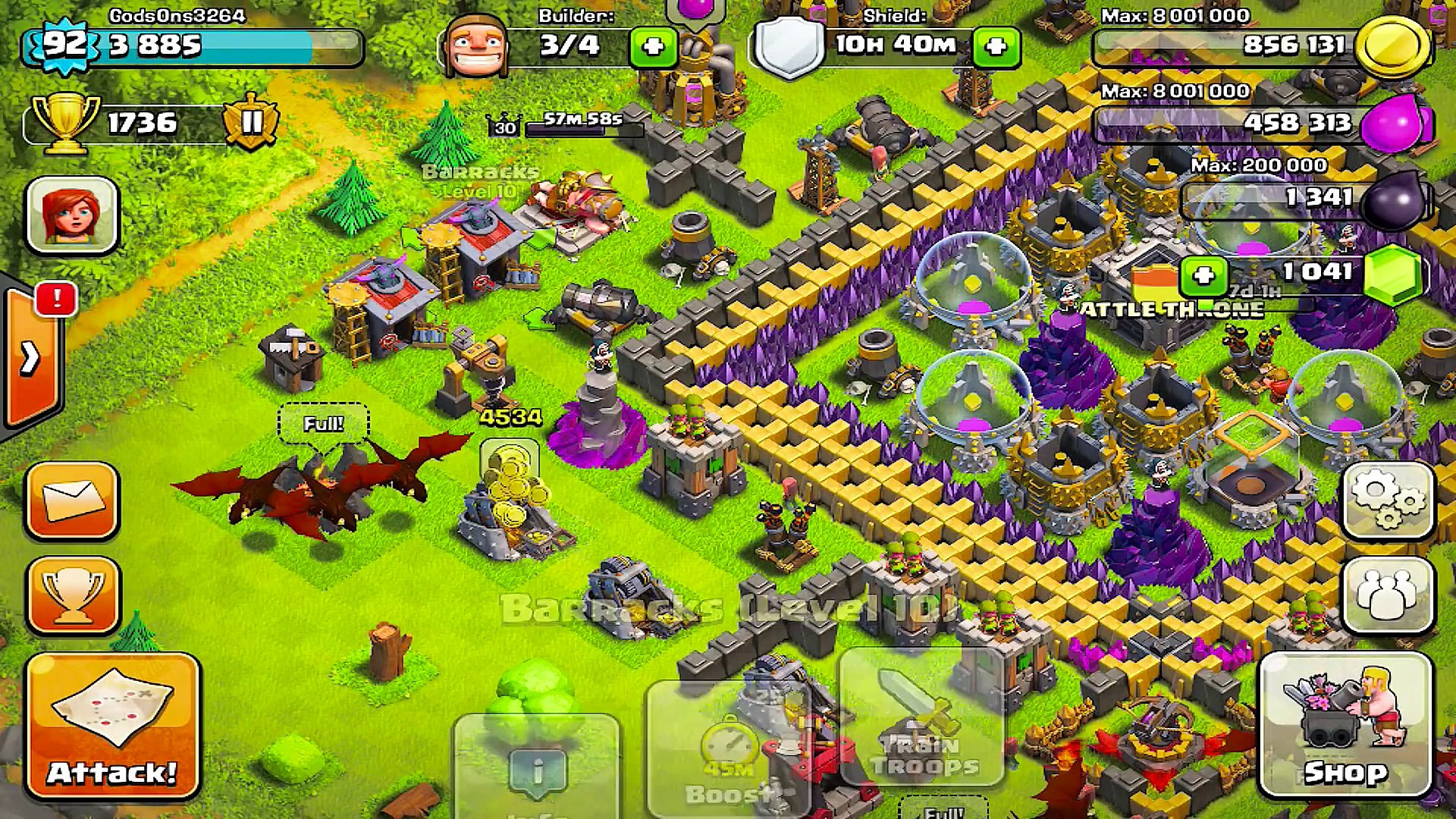Image resolution: width=1456 pixels, height=819 pixels.
Task: Open the mail envelope inbox
Action: (73, 500)
